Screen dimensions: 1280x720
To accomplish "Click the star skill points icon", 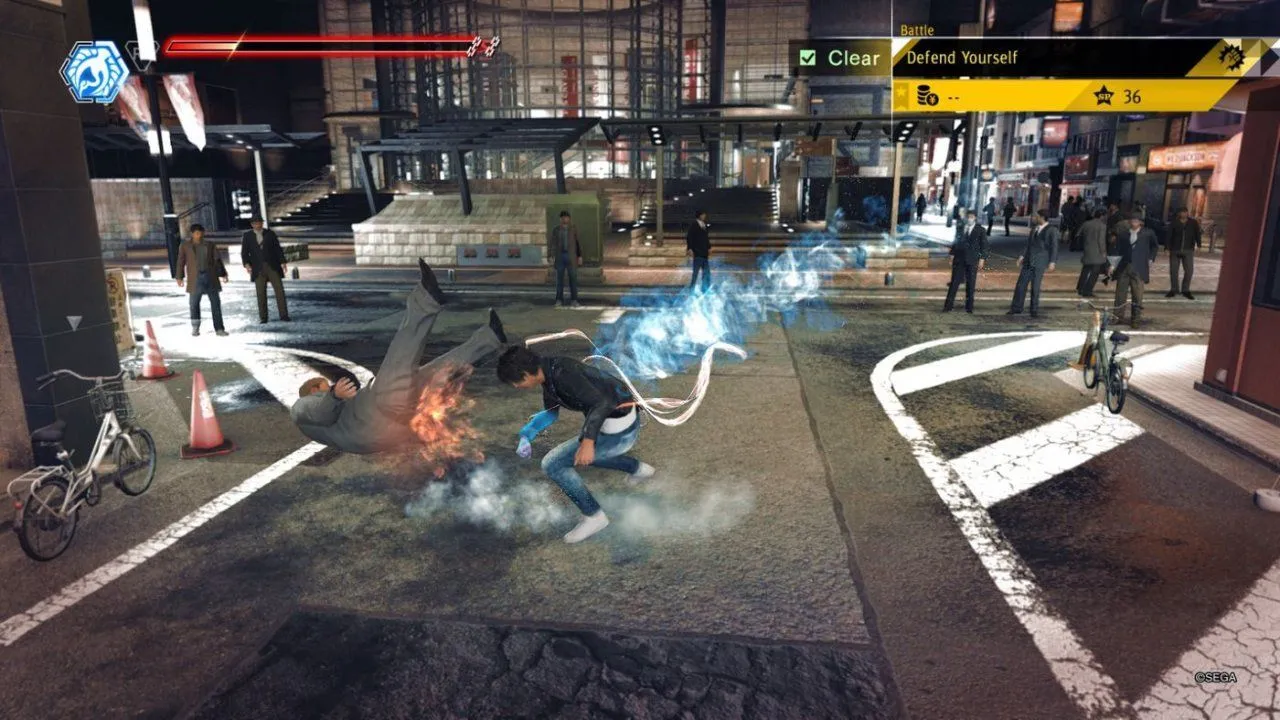I will (1104, 96).
